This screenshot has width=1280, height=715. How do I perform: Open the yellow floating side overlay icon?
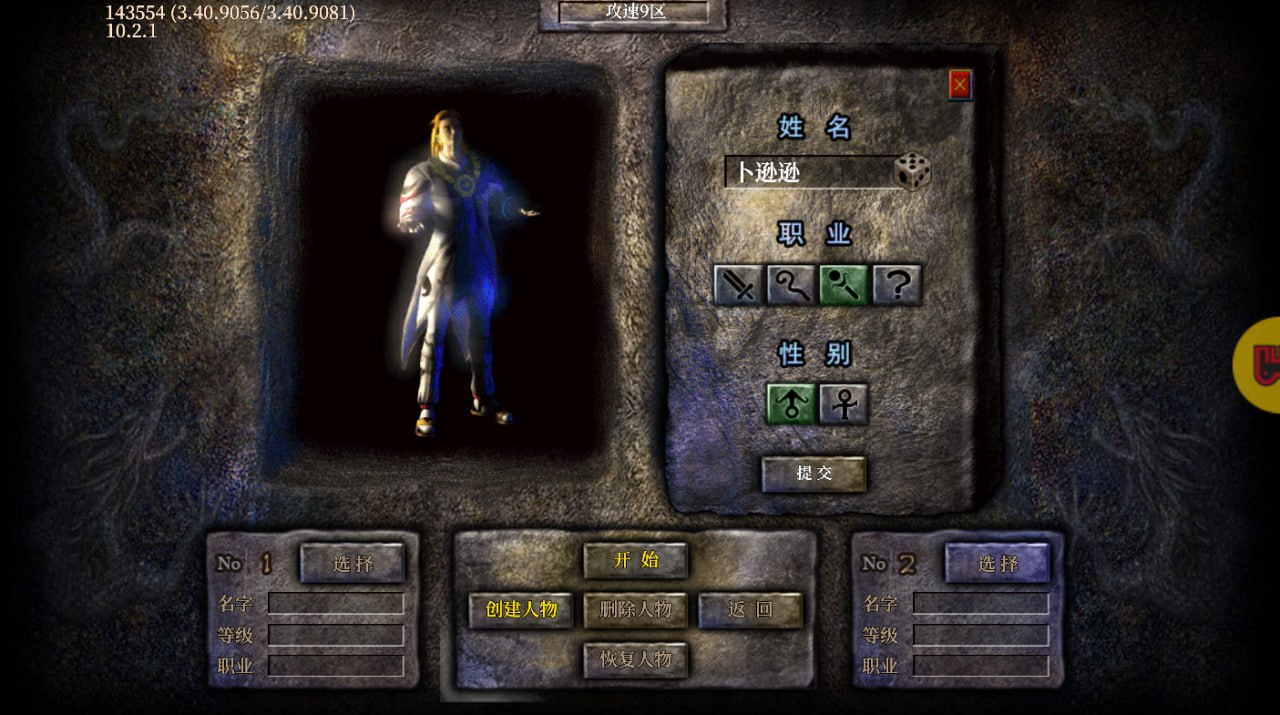click(x=1262, y=365)
